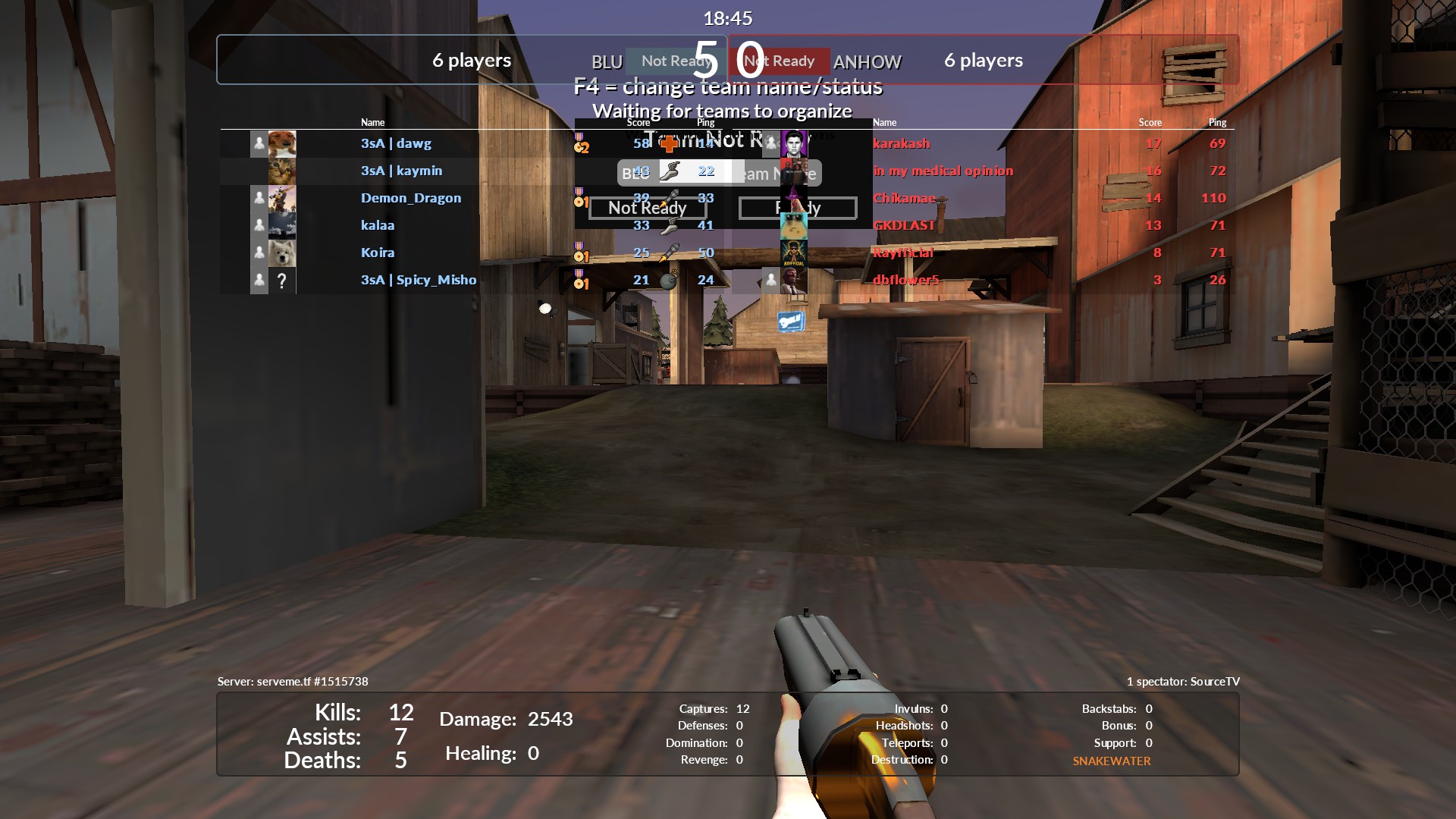Select the Rayfficial player row
The image size is (1456, 819).
point(902,253)
